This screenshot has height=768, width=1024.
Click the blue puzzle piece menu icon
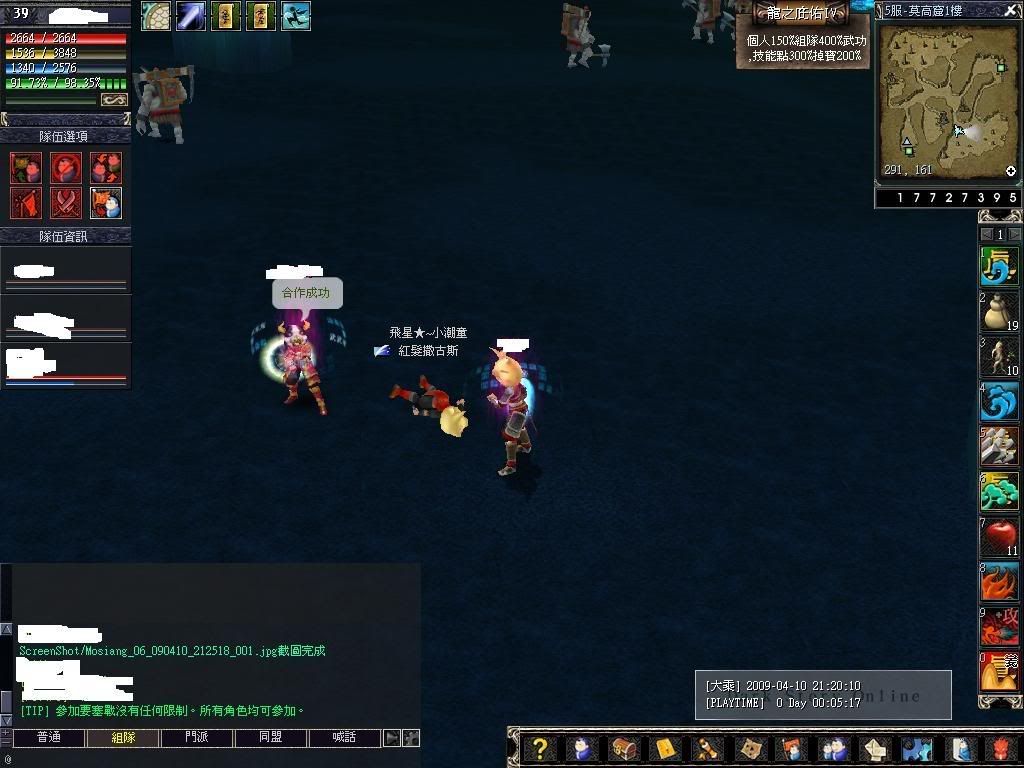915,749
